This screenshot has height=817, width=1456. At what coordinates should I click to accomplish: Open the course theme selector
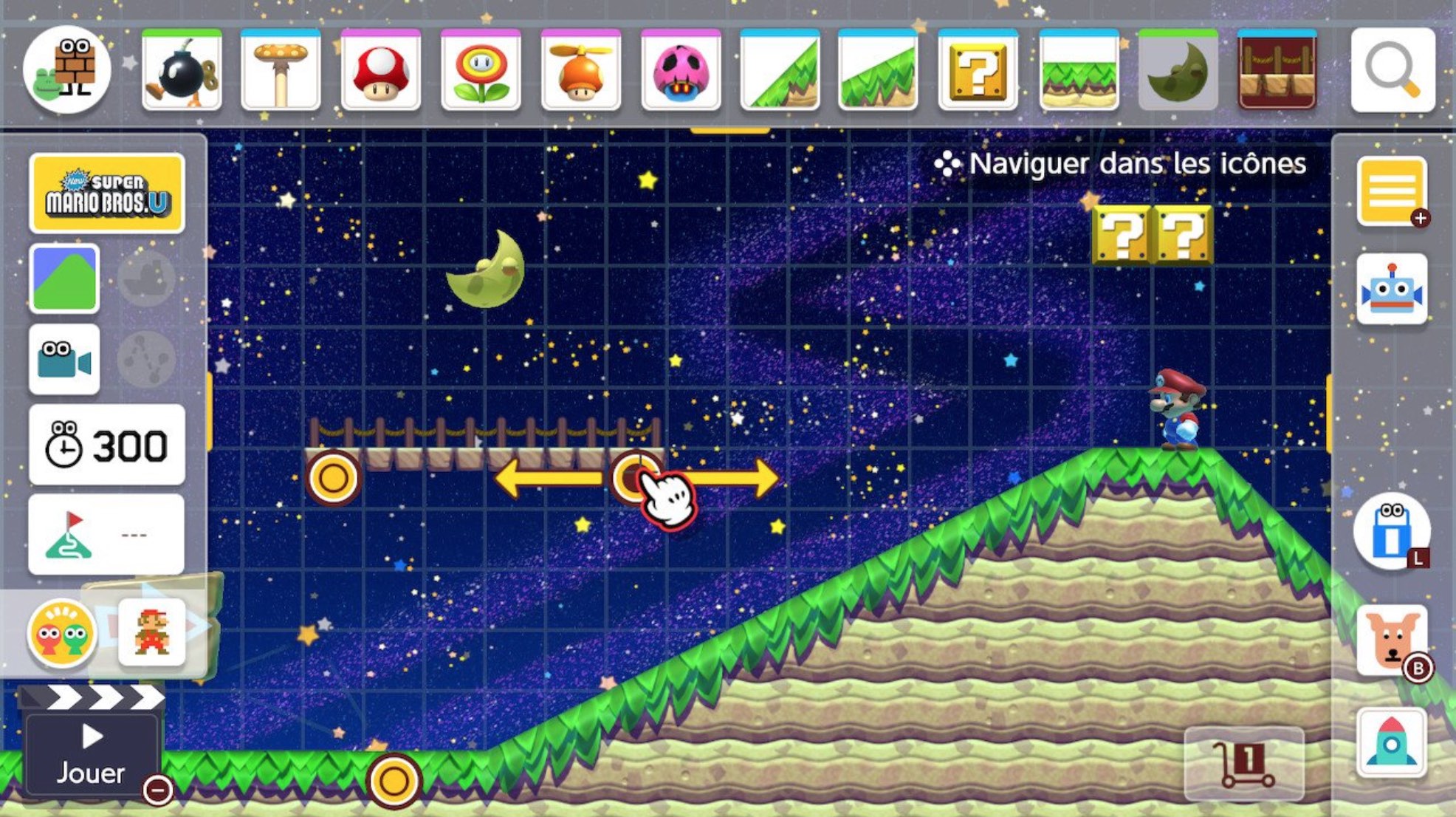click(63, 277)
